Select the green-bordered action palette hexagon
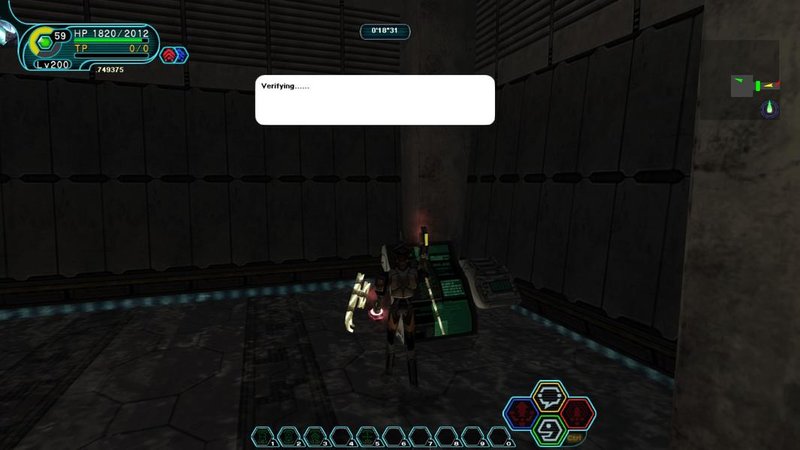The width and height of the screenshot is (800, 450). (x=549, y=429)
